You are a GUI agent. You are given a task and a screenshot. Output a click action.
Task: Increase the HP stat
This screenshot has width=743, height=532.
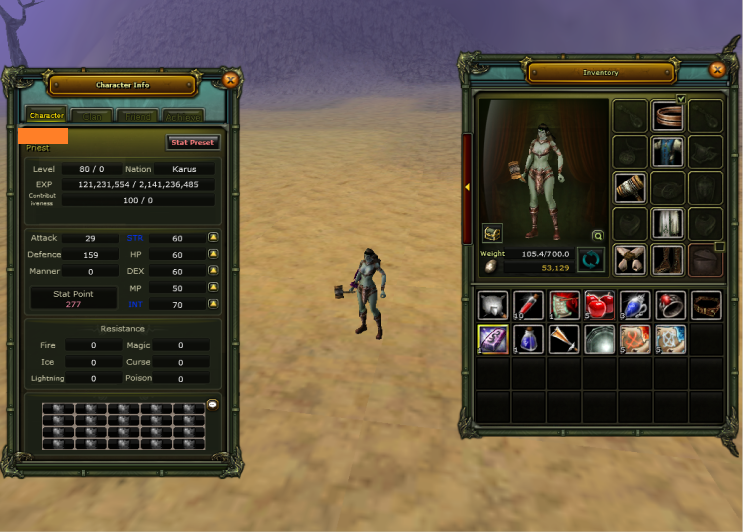click(x=213, y=254)
